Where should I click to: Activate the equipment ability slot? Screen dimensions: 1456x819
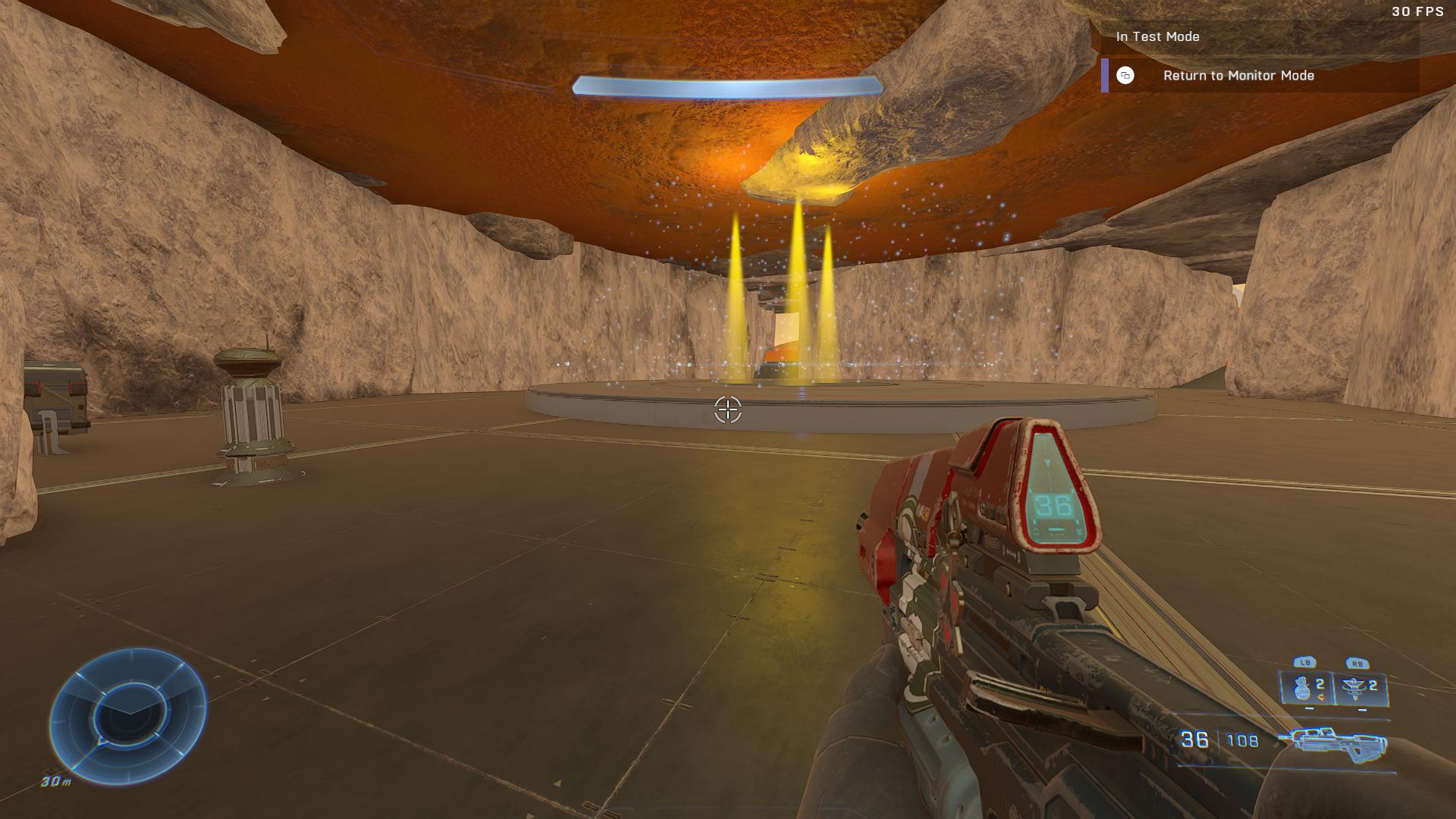(1360, 689)
